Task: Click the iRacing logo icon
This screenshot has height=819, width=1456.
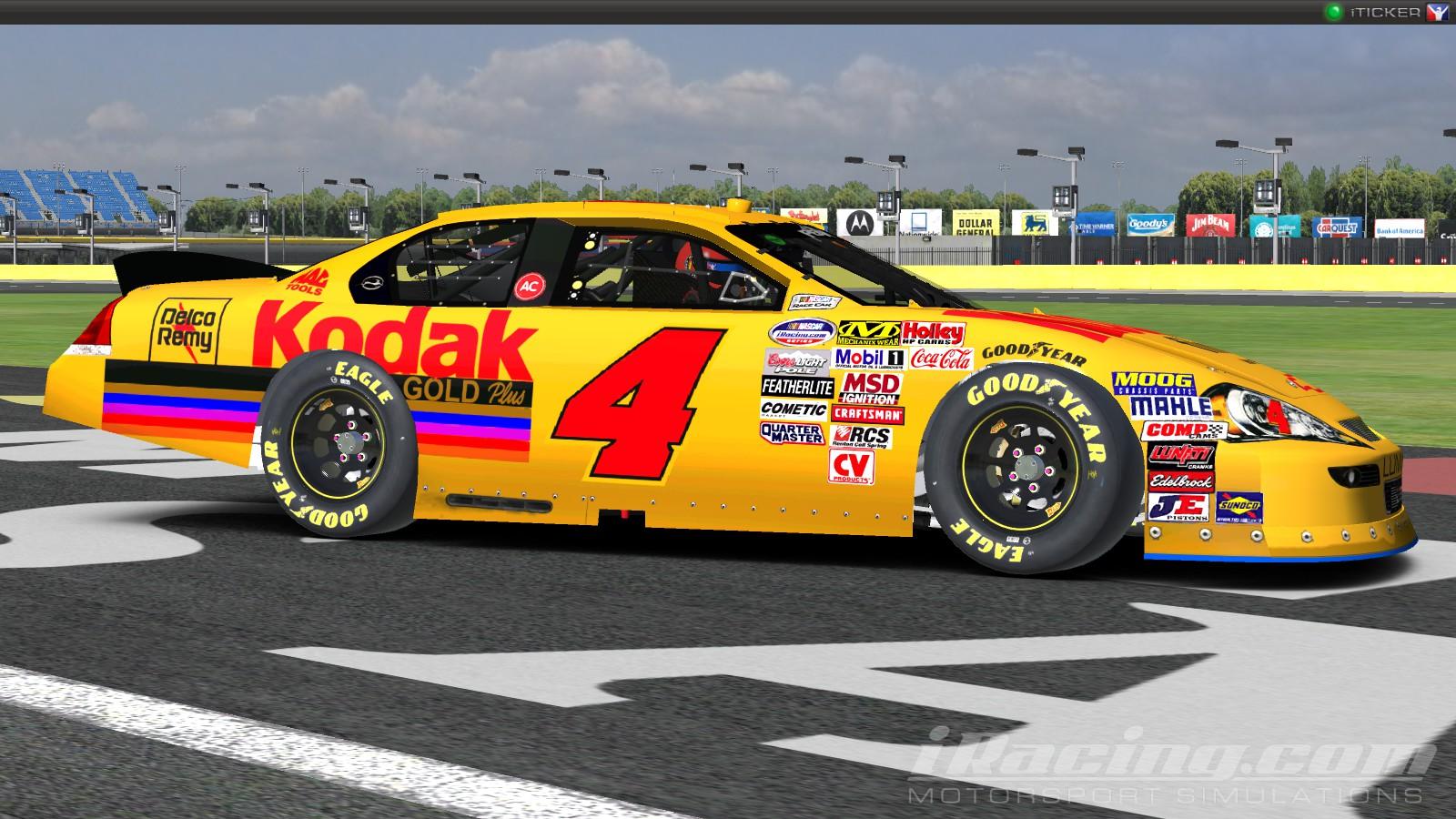Action: click(x=1439, y=12)
